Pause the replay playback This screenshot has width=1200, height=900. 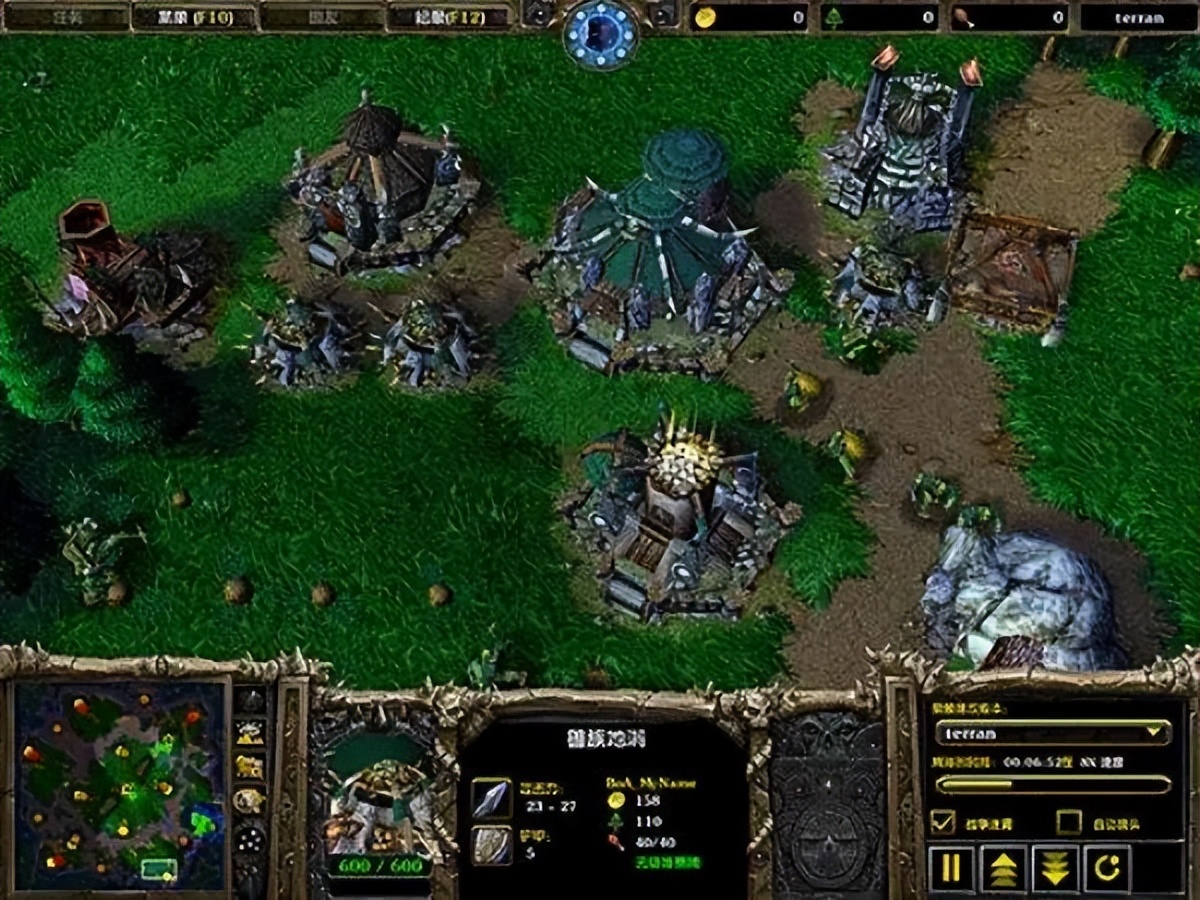click(x=951, y=868)
